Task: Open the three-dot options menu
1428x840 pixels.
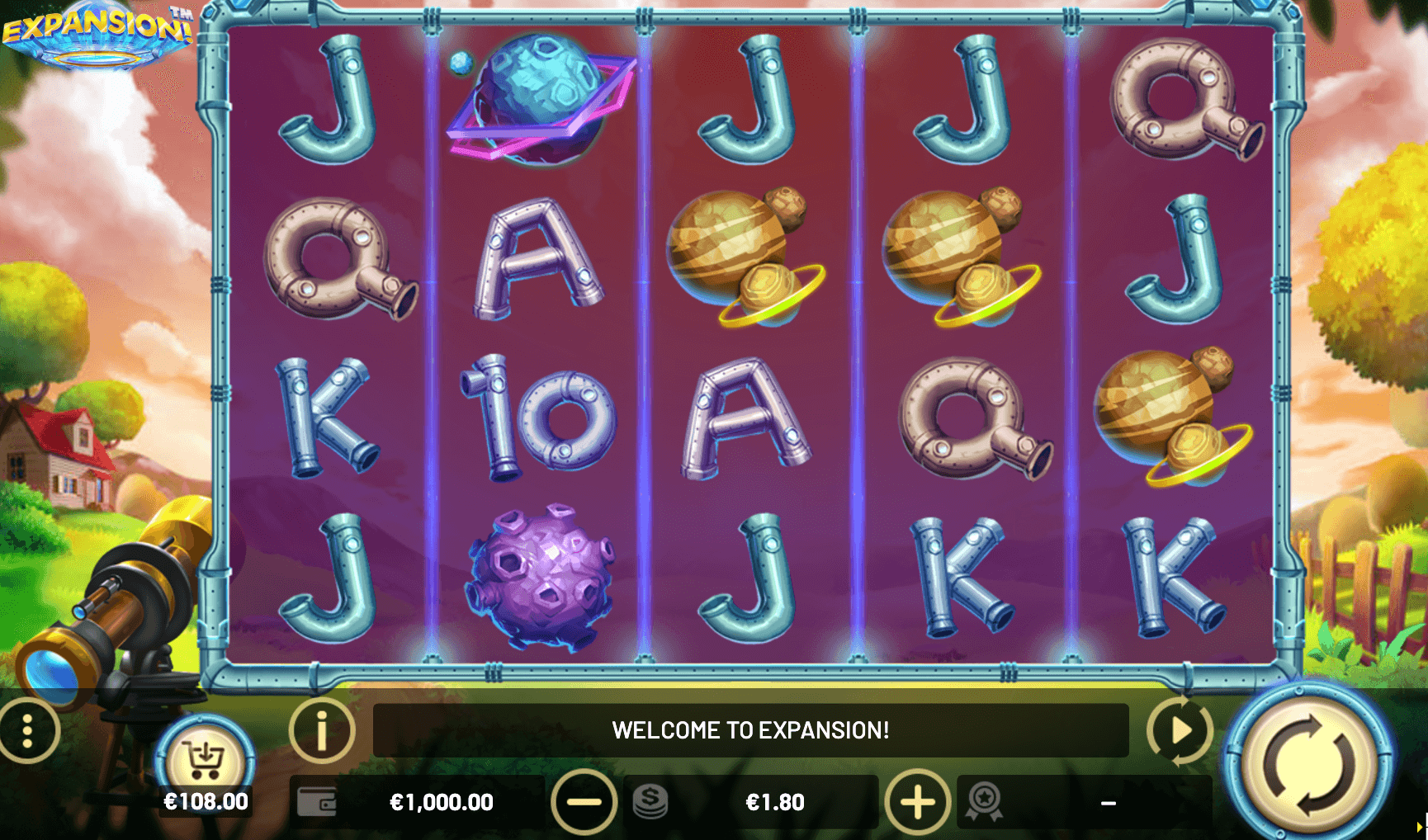Action: [x=28, y=731]
